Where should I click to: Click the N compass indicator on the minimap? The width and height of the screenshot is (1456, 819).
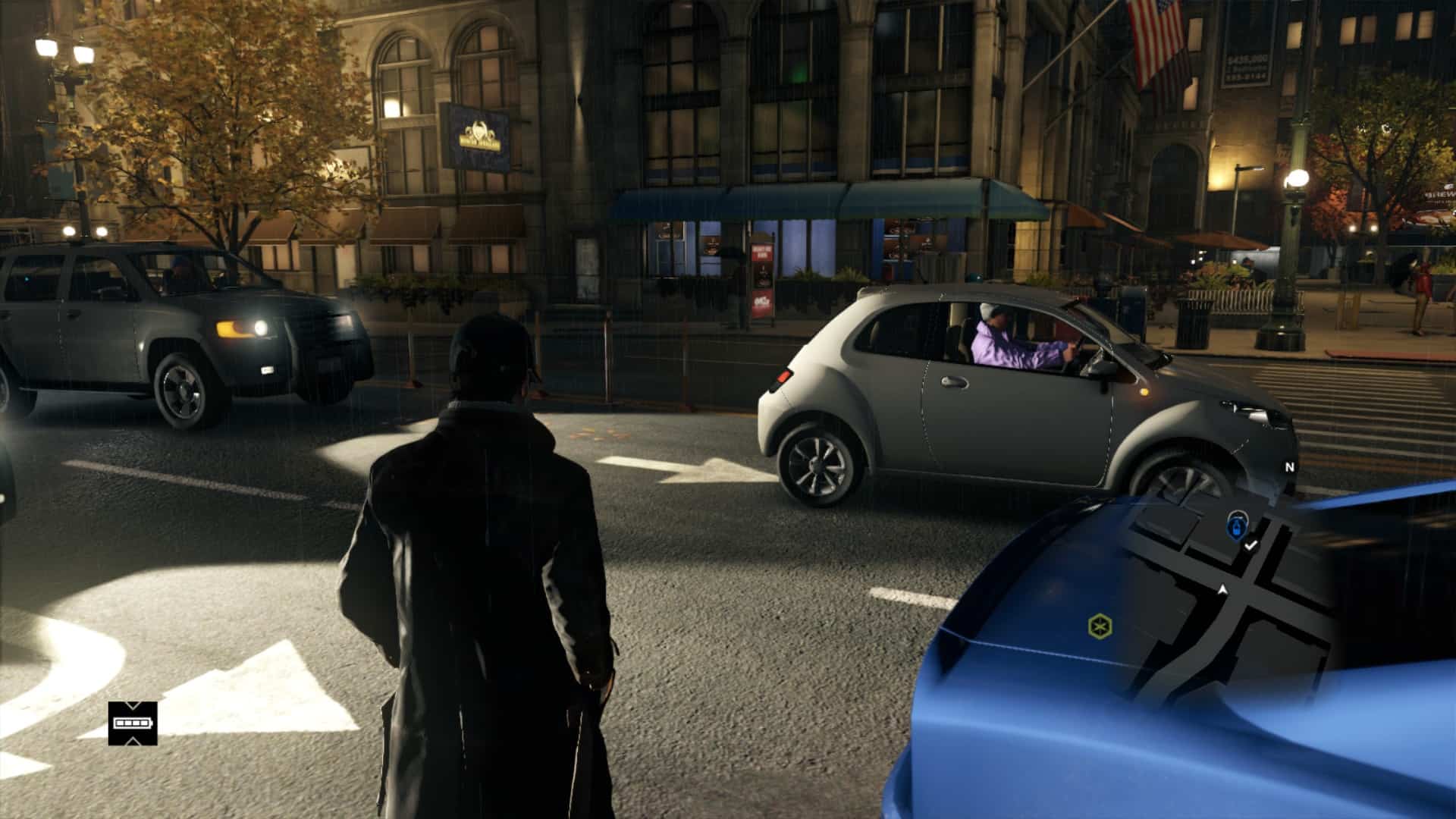(1288, 467)
